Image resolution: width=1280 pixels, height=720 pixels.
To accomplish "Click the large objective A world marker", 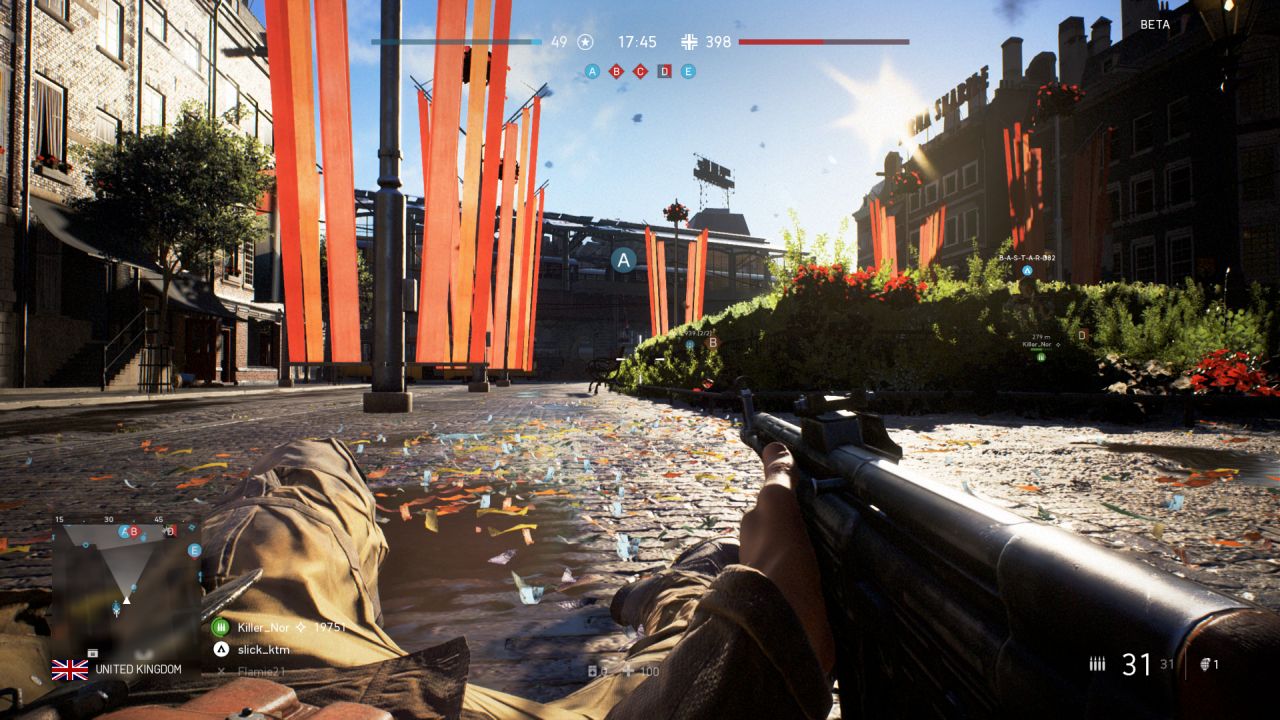I will coord(624,261).
